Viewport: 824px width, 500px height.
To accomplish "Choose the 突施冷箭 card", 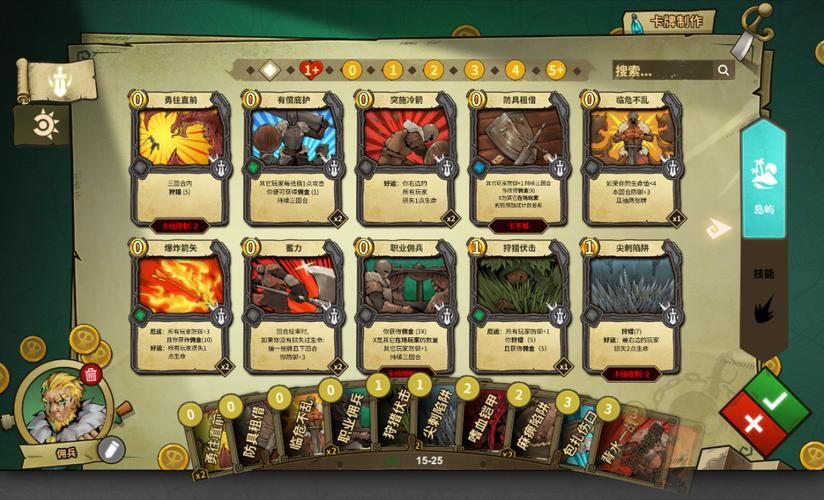I will coord(407,158).
